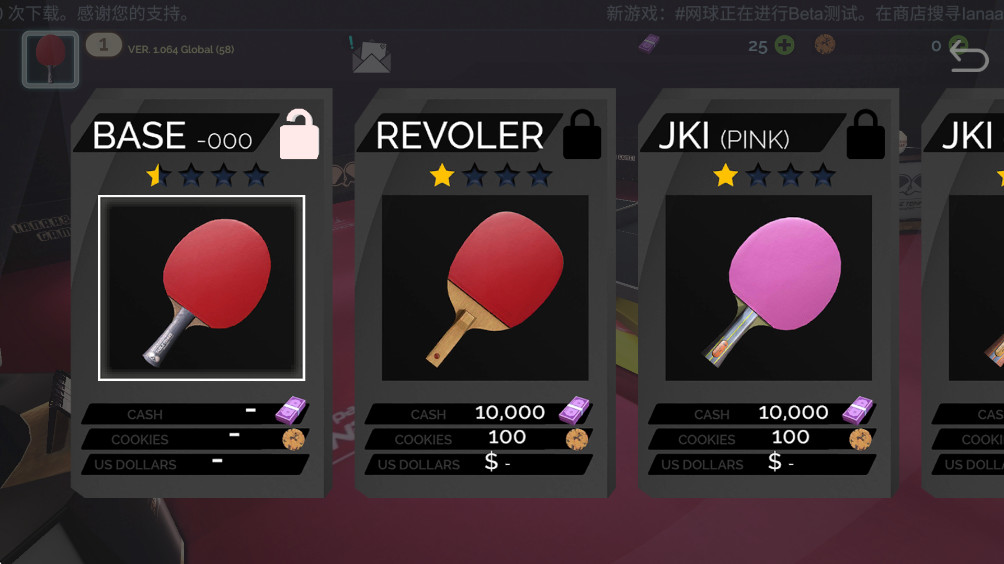The image size is (1004, 564).
Task: Tap the padlock on JKI (PINK) card
Action: click(x=865, y=135)
